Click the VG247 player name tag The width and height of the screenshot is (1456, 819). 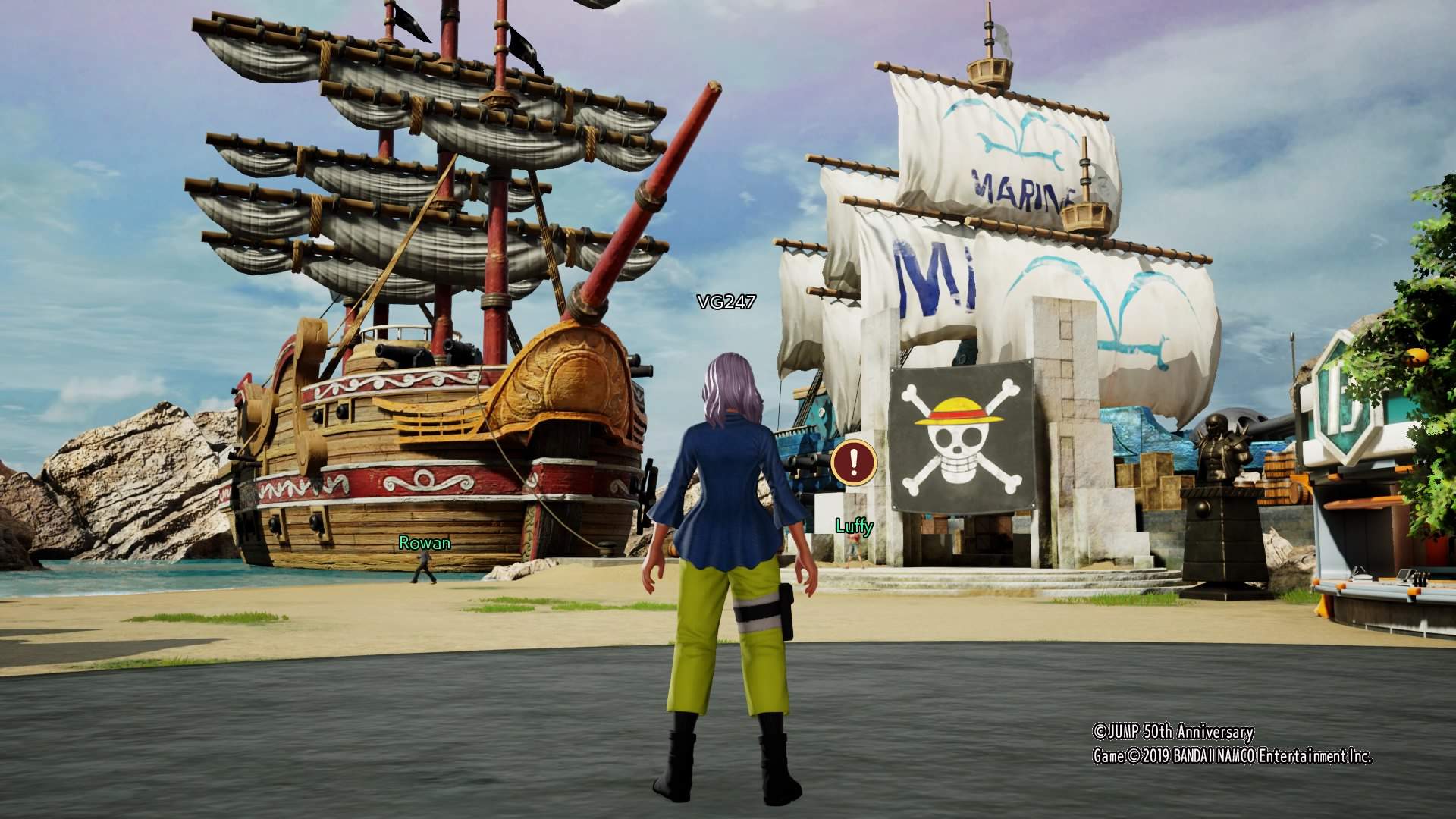(x=726, y=302)
